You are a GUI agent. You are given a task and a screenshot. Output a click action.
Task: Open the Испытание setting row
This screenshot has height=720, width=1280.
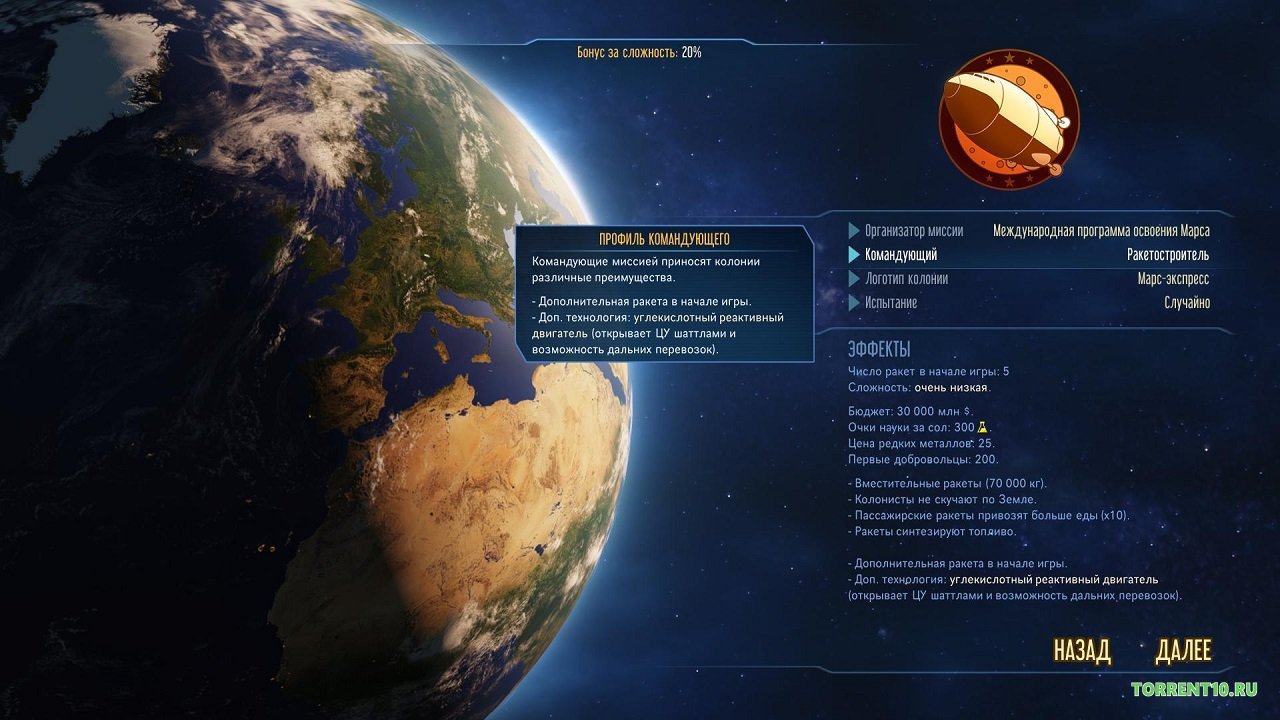1028,303
